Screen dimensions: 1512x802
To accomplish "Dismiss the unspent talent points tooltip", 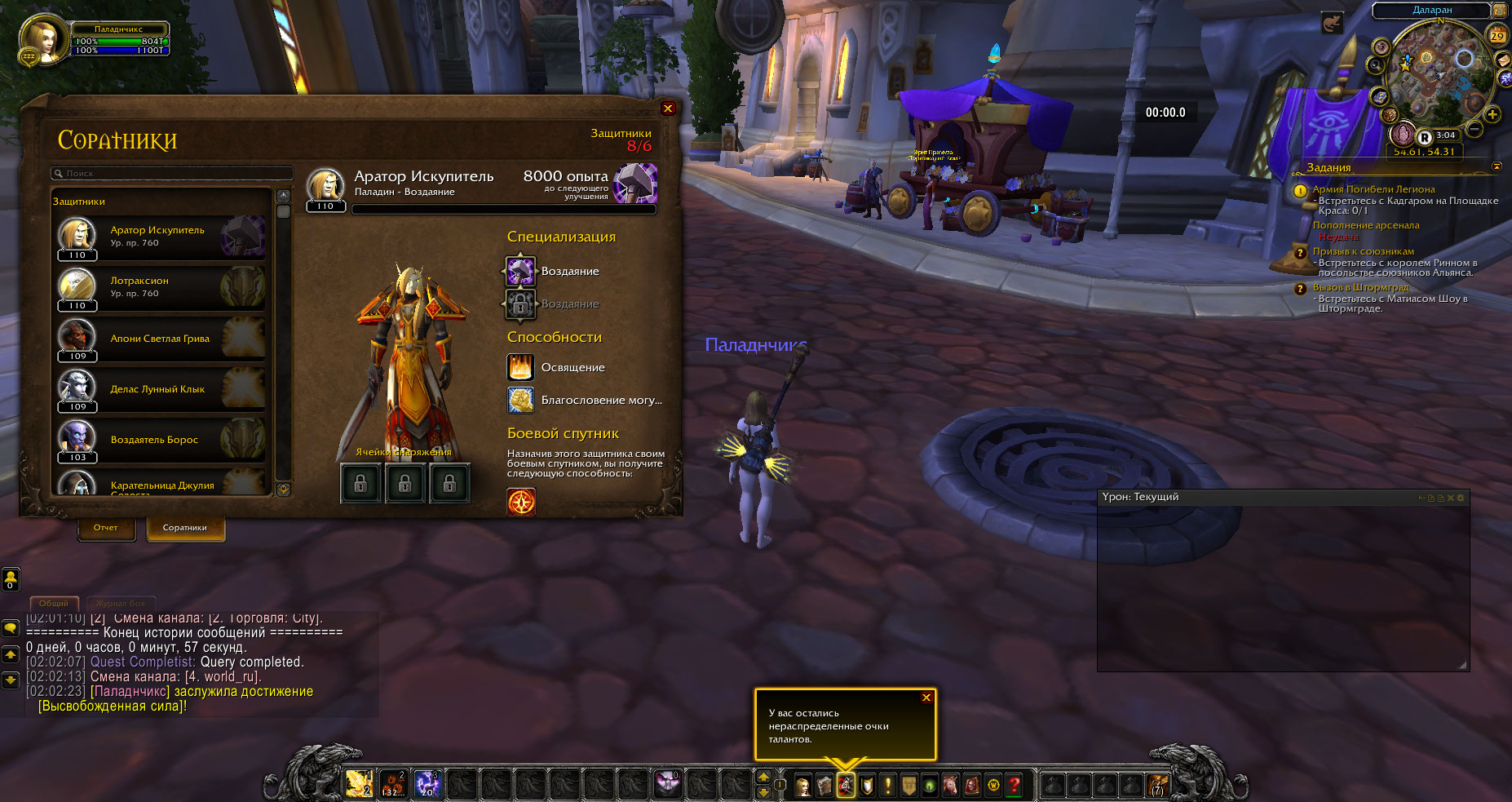I will point(926,698).
